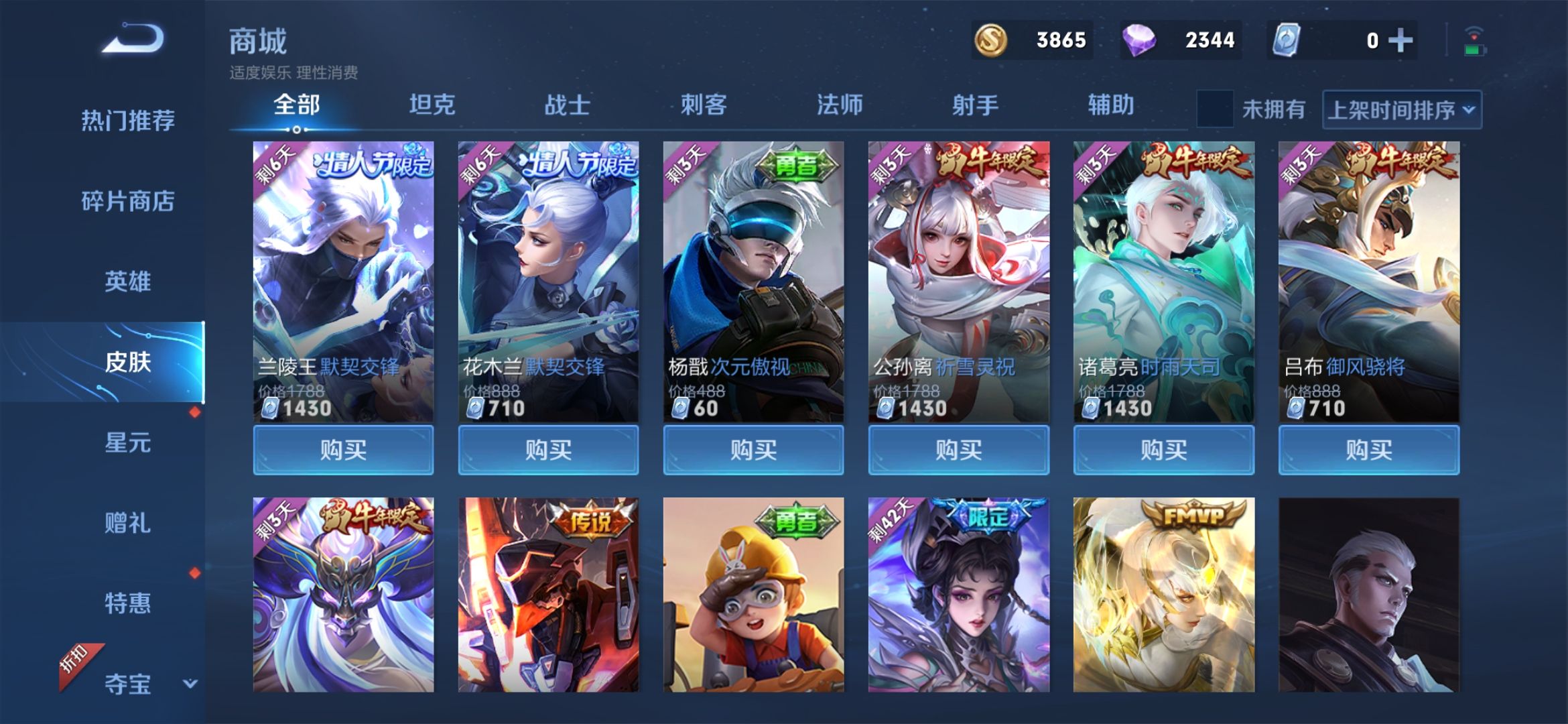Switch to the 战士 tab
1568x724 pixels.
[x=568, y=105]
